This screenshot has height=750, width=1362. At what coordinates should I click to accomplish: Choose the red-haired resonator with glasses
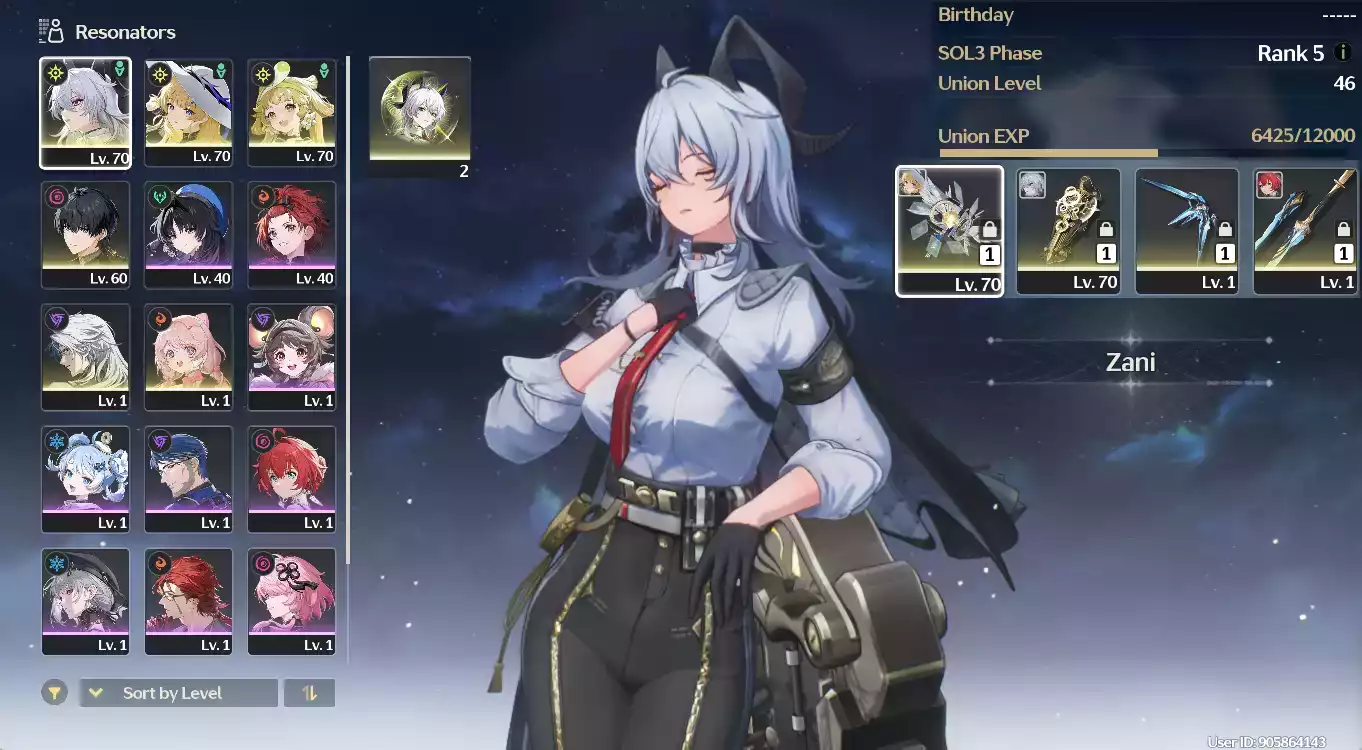(x=189, y=601)
